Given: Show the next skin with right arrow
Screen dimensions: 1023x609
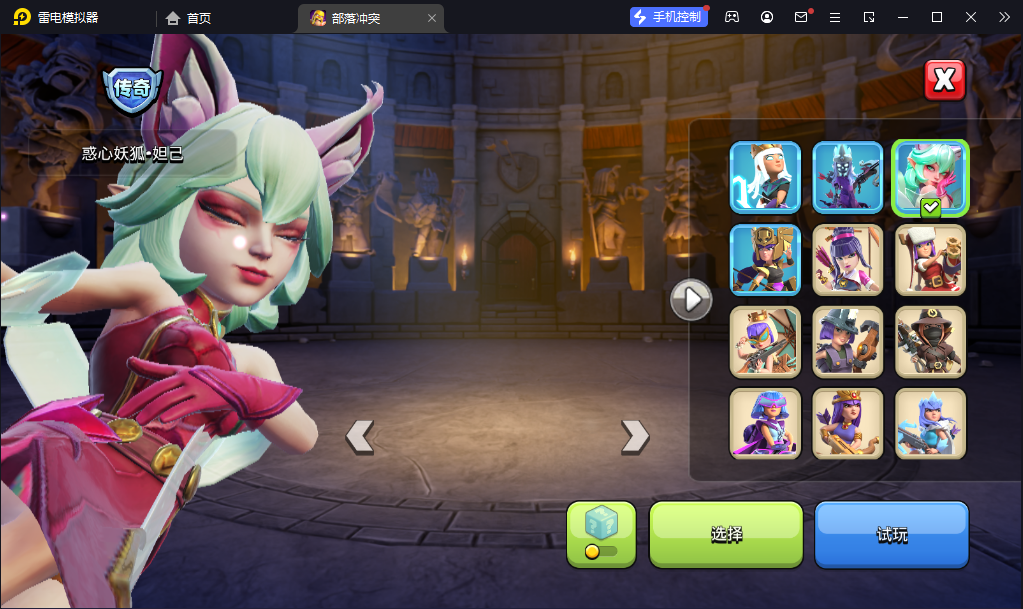Looking at the screenshot, I should point(635,436).
